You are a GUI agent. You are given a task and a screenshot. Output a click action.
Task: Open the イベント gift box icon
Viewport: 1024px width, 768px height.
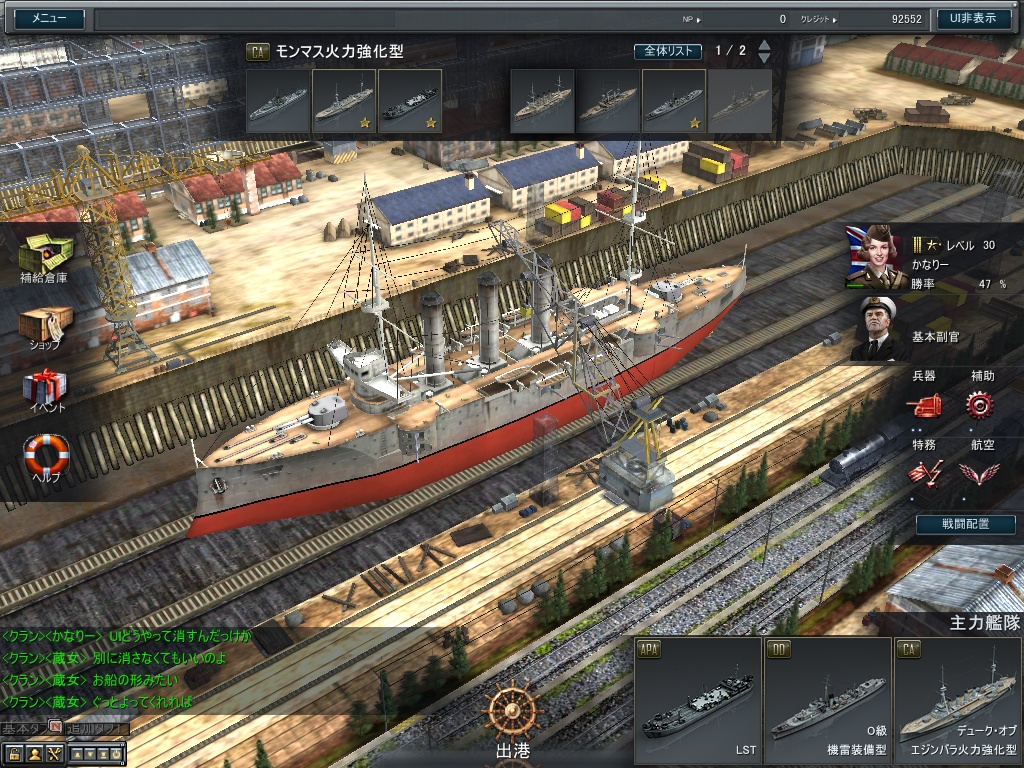[x=45, y=389]
